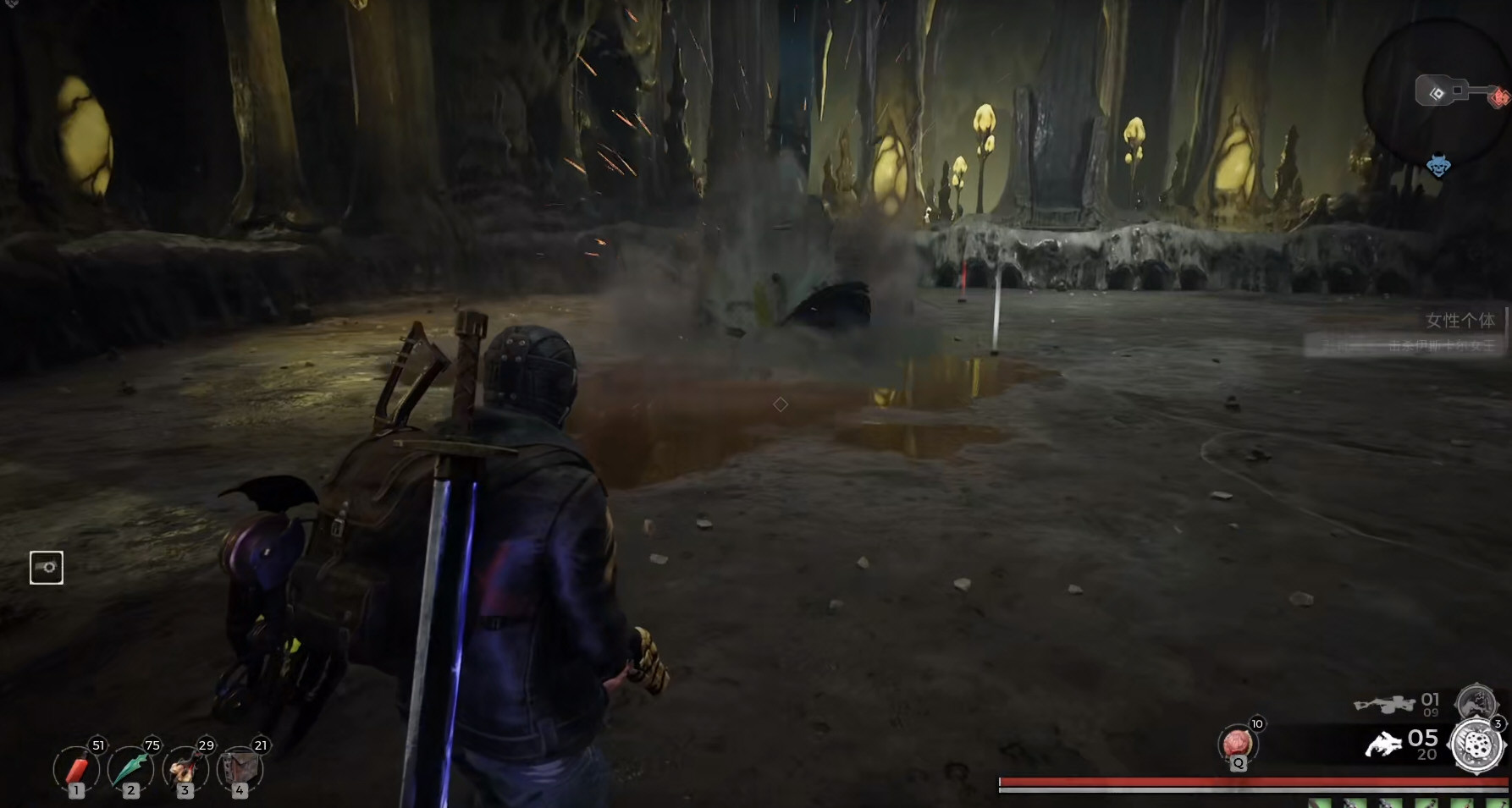Open the 女性个体 quest tracker
This screenshot has height=808, width=1512.
[x=1460, y=321]
